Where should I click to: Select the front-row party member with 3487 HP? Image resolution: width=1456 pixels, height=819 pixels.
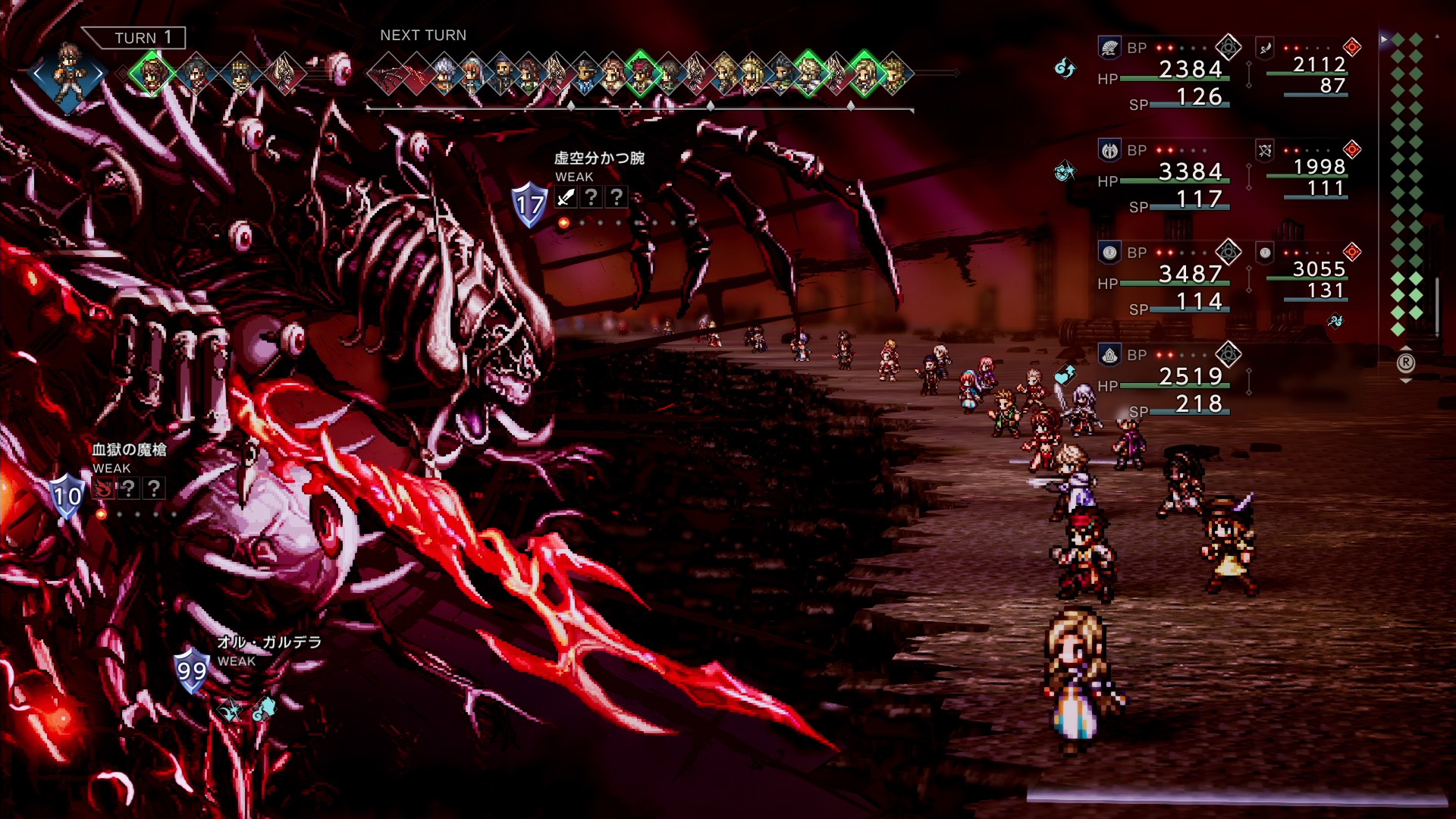(x=1191, y=275)
